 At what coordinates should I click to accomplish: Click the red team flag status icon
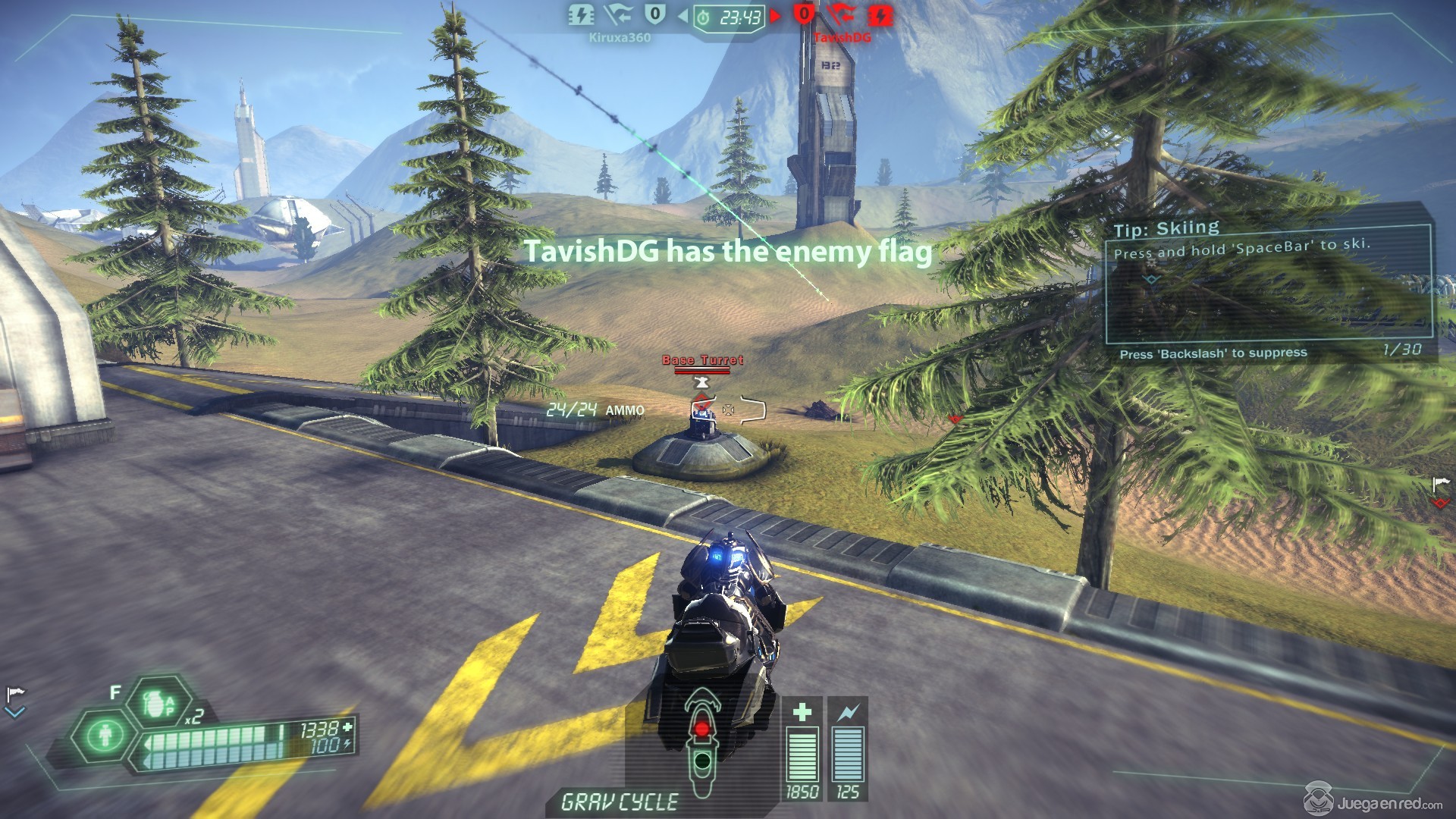pos(842,14)
